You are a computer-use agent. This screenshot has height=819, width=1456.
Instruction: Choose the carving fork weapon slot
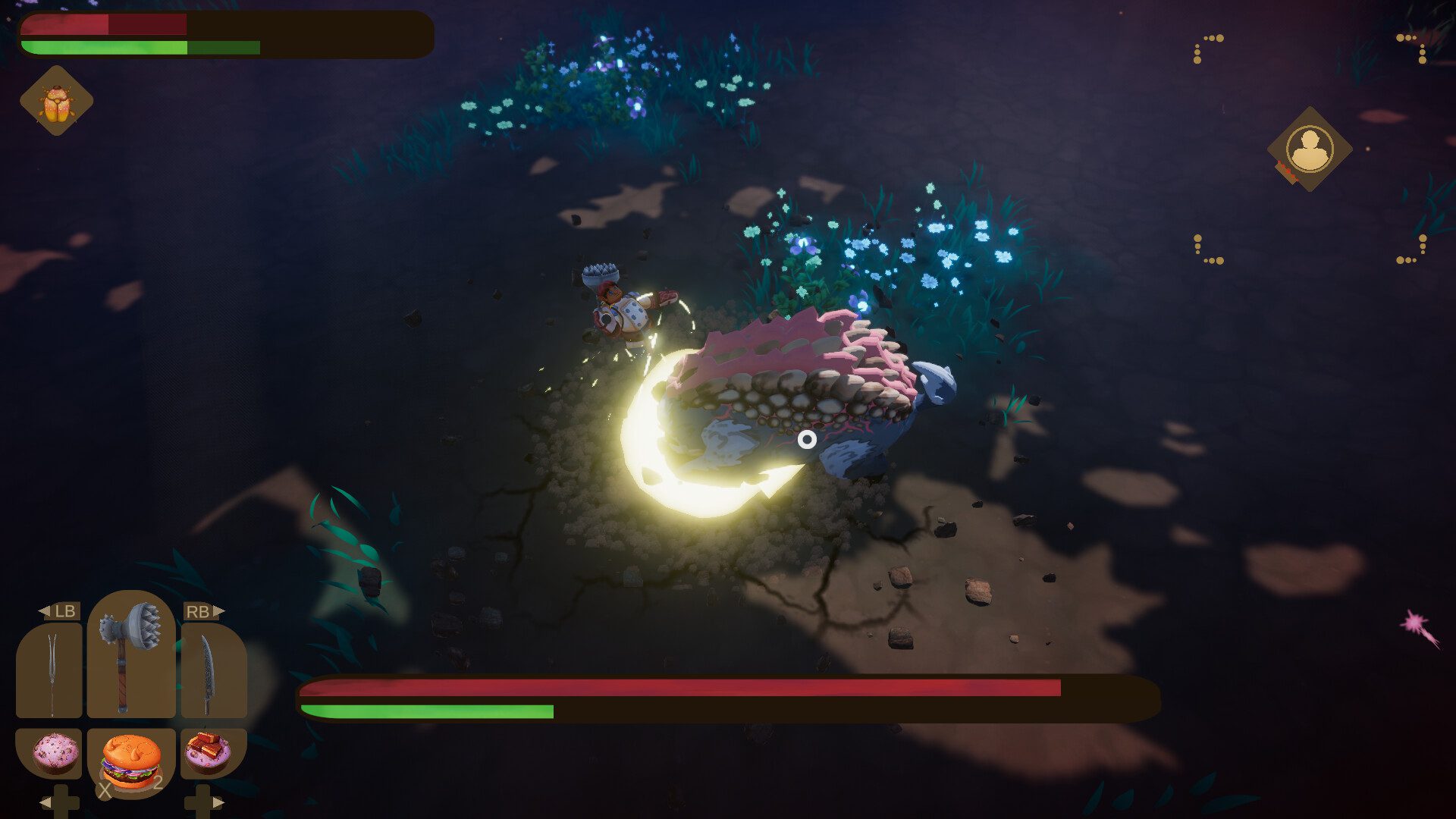click(50, 671)
